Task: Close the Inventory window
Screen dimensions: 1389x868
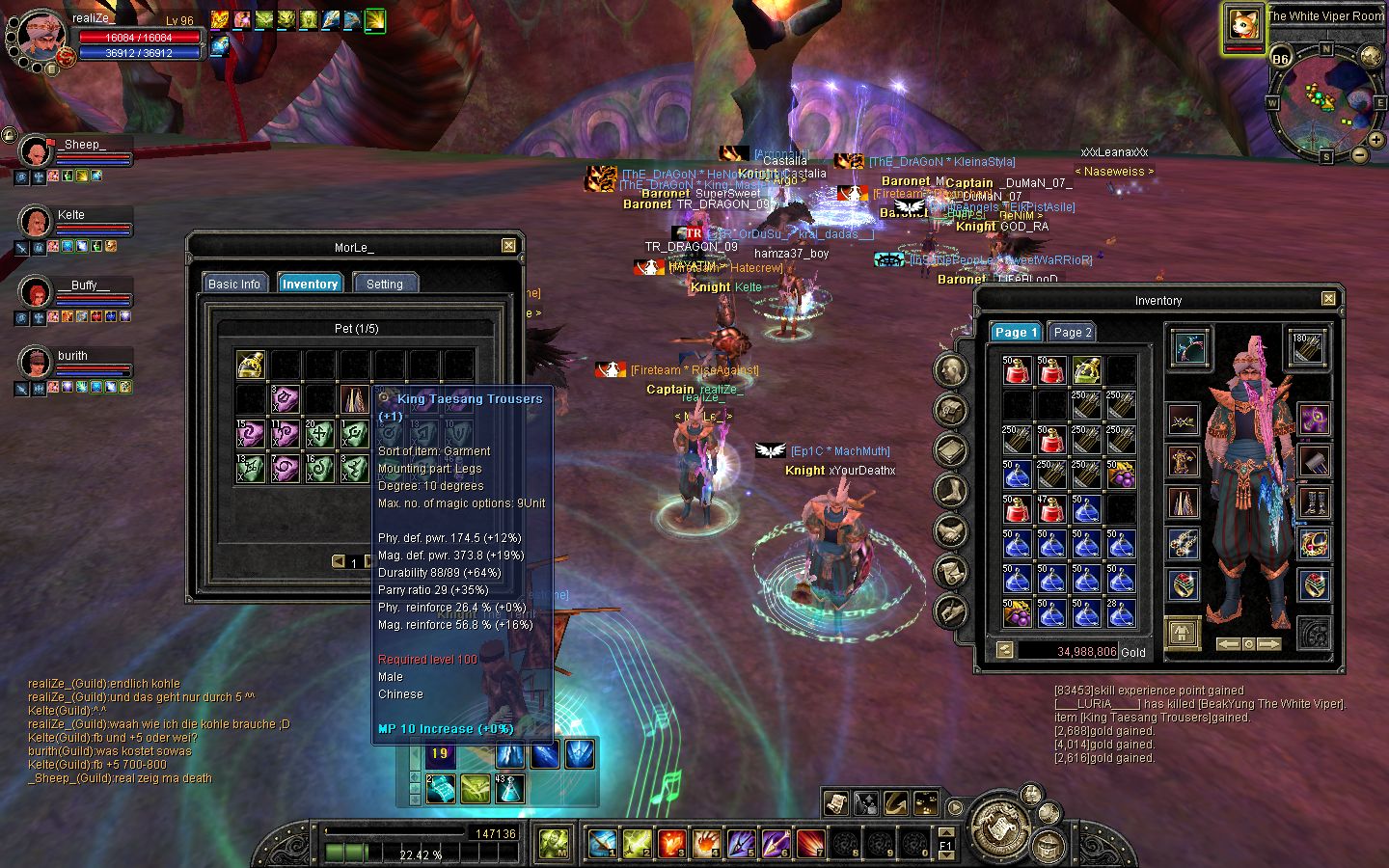Action: [x=1328, y=299]
